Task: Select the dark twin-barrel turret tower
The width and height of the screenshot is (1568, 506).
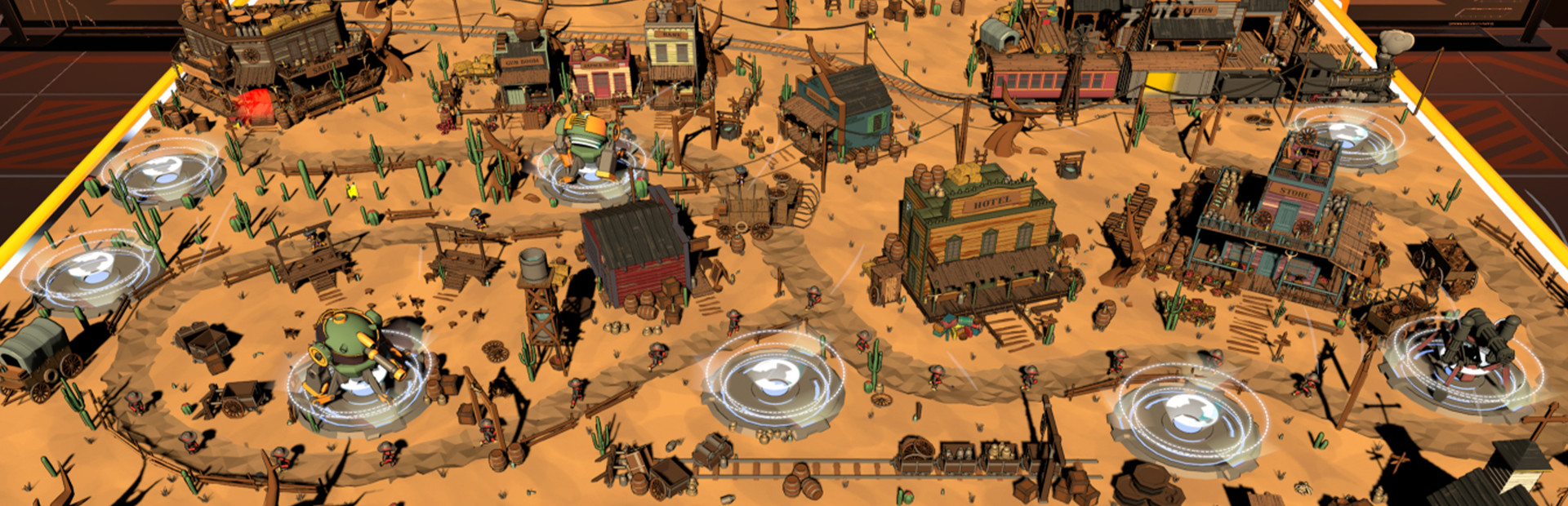Action: coord(1471,348)
